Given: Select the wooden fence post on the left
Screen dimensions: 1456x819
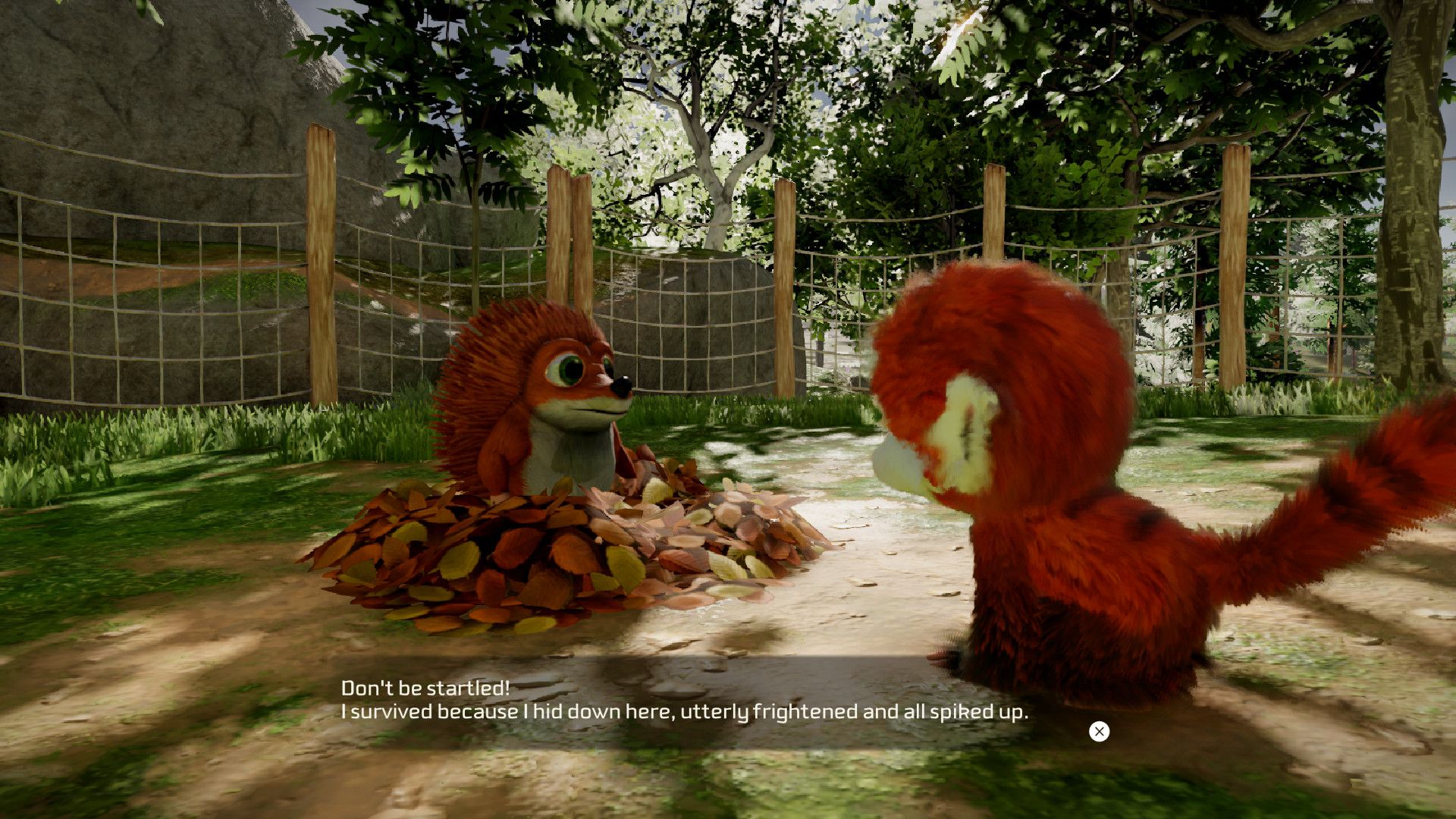Looking at the screenshot, I should pyautogui.click(x=322, y=265).
